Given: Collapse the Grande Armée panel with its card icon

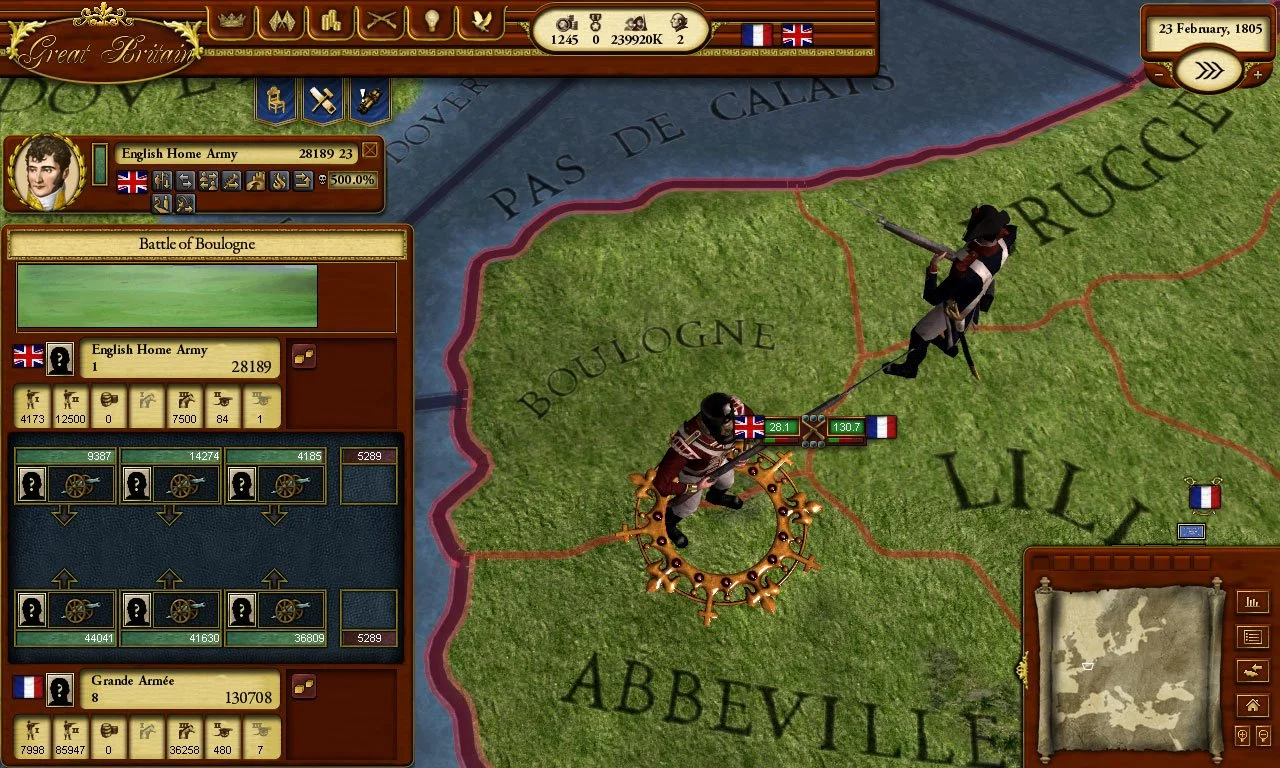Looking at the screenshot, I should 303,685.
